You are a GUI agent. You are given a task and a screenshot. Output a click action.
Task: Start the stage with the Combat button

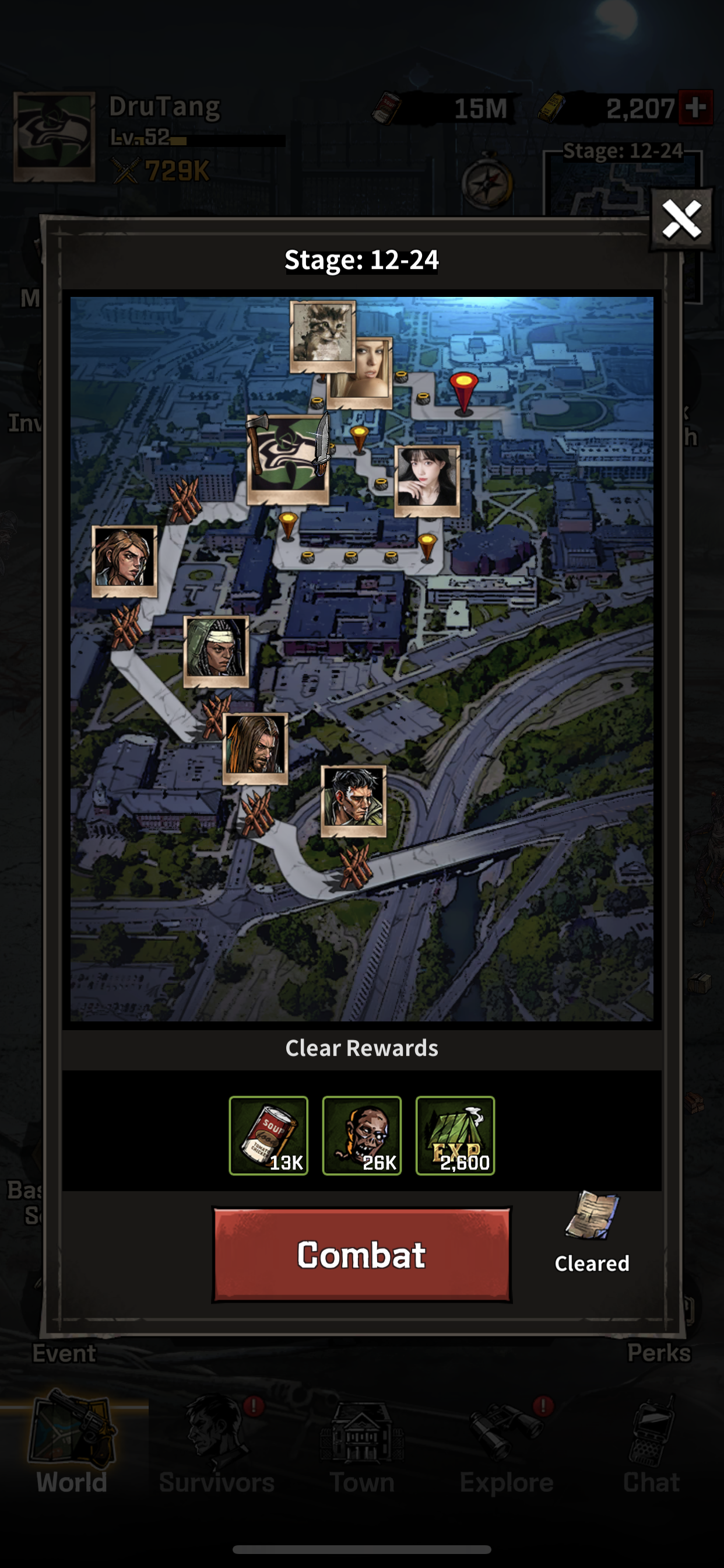click(x=361, y=1255)
